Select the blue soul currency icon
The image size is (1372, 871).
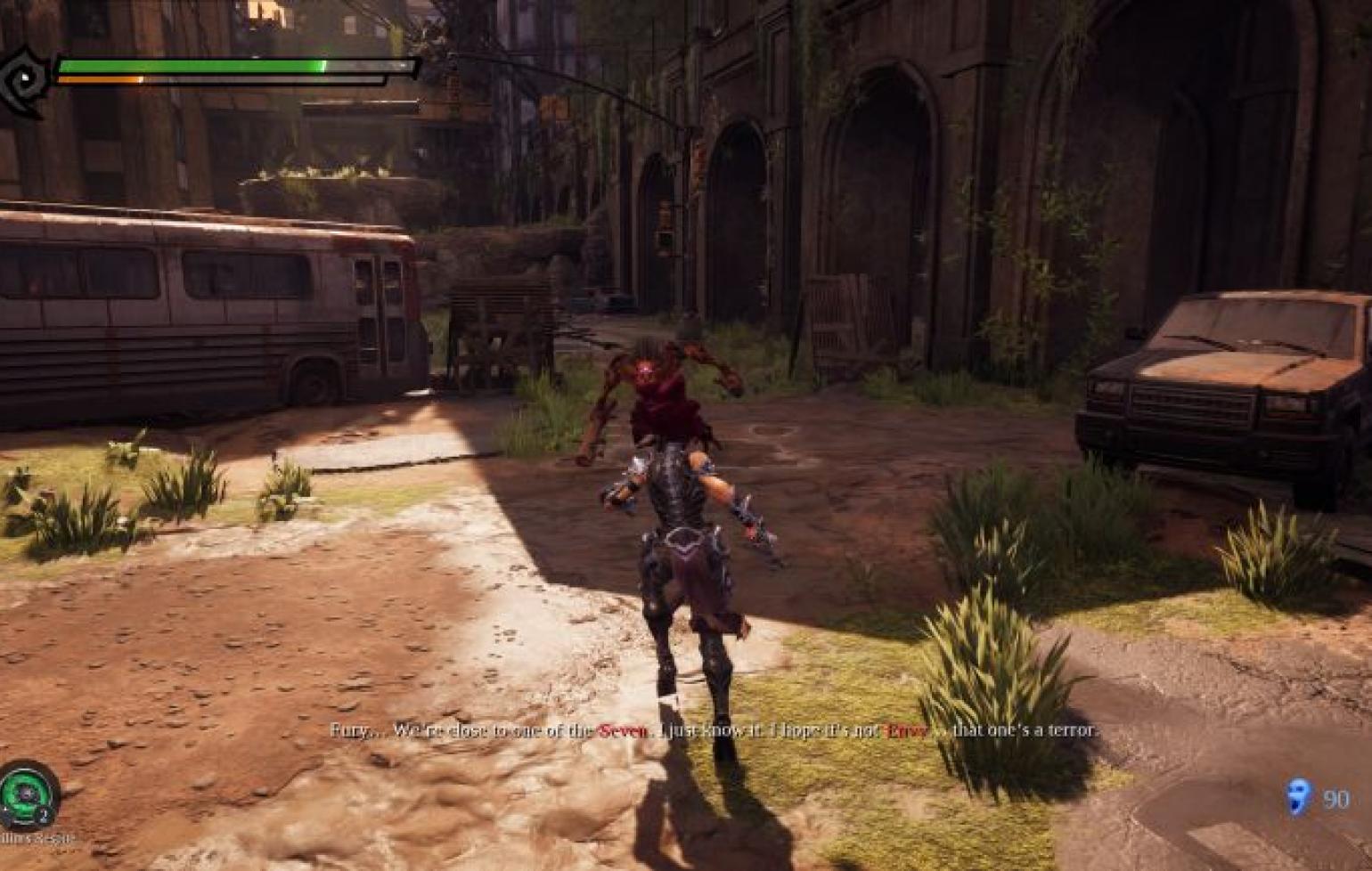[1298, 796]
